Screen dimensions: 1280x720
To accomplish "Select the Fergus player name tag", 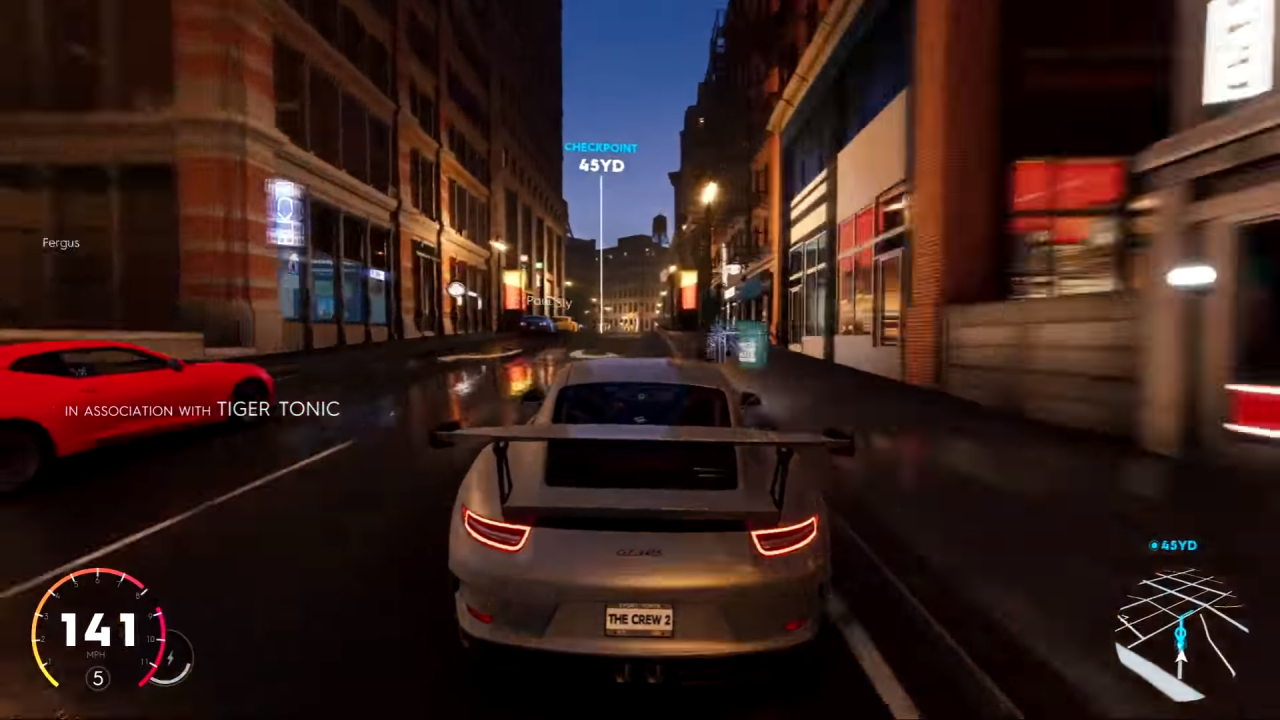I will point(60,242).
